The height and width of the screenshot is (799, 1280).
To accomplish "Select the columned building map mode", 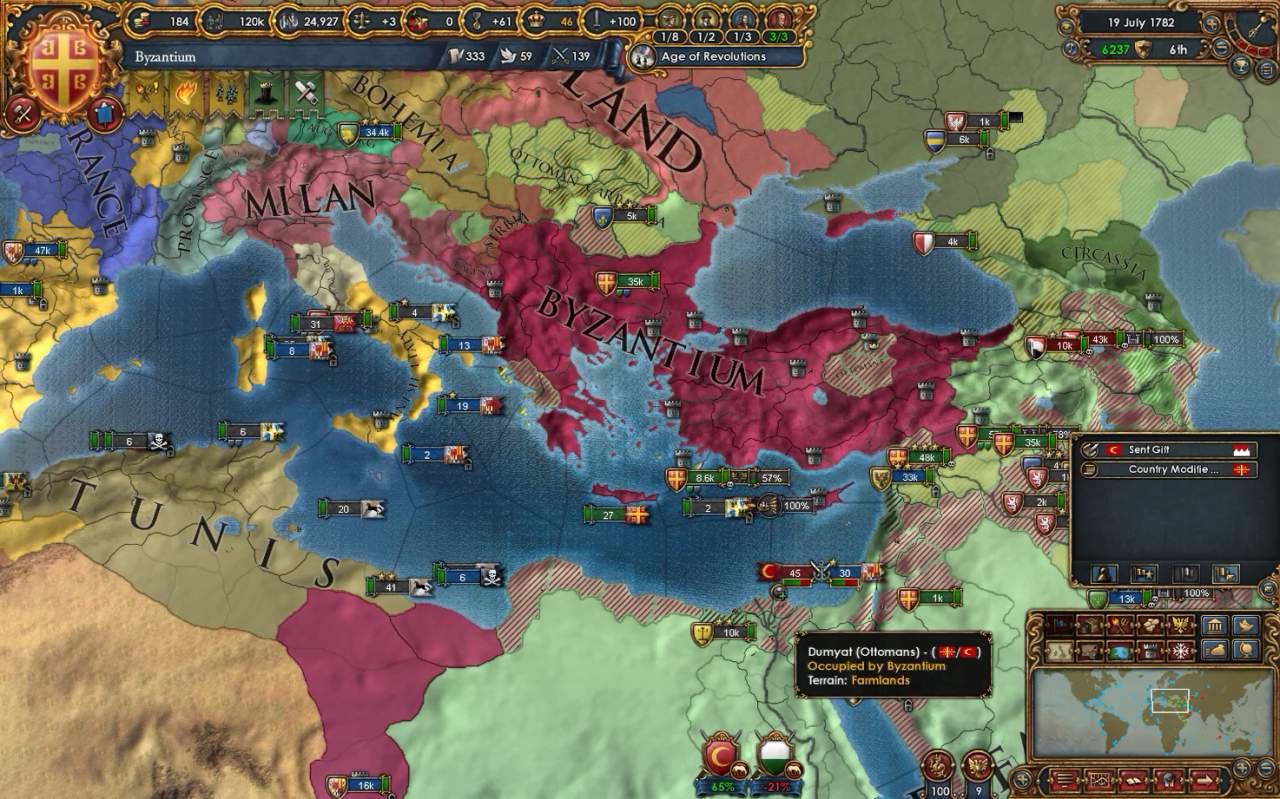I will [1214, 626].
